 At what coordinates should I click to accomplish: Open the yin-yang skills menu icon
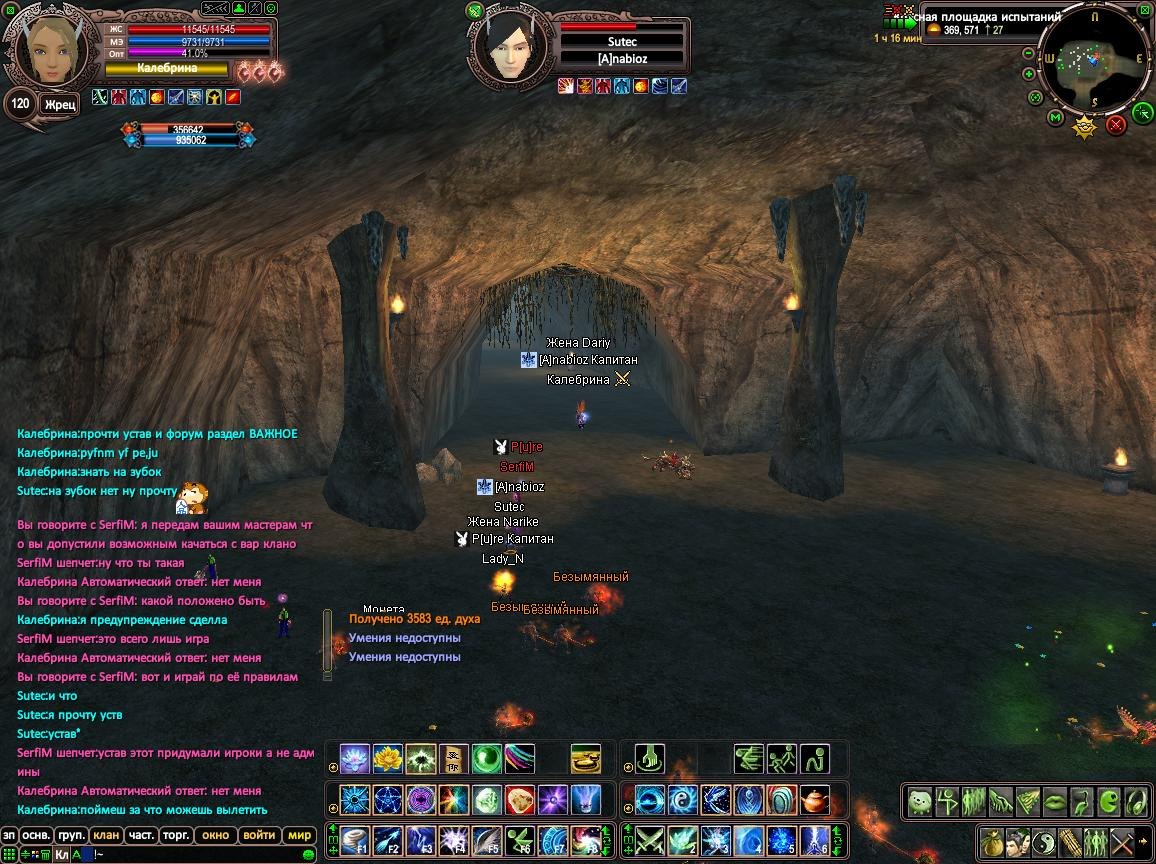[1043, 840]
